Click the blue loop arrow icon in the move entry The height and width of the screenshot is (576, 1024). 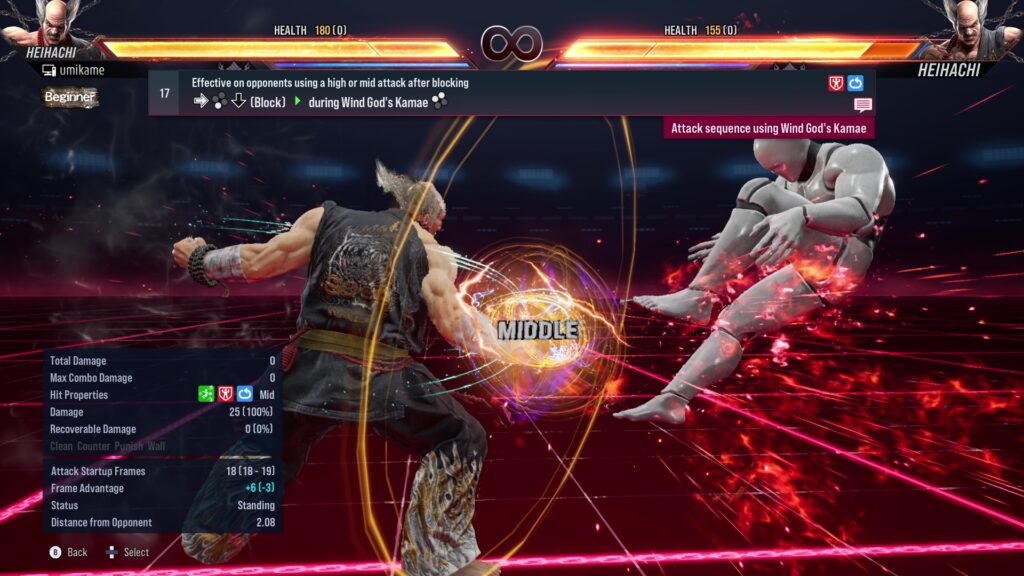[x=855, y=83]
